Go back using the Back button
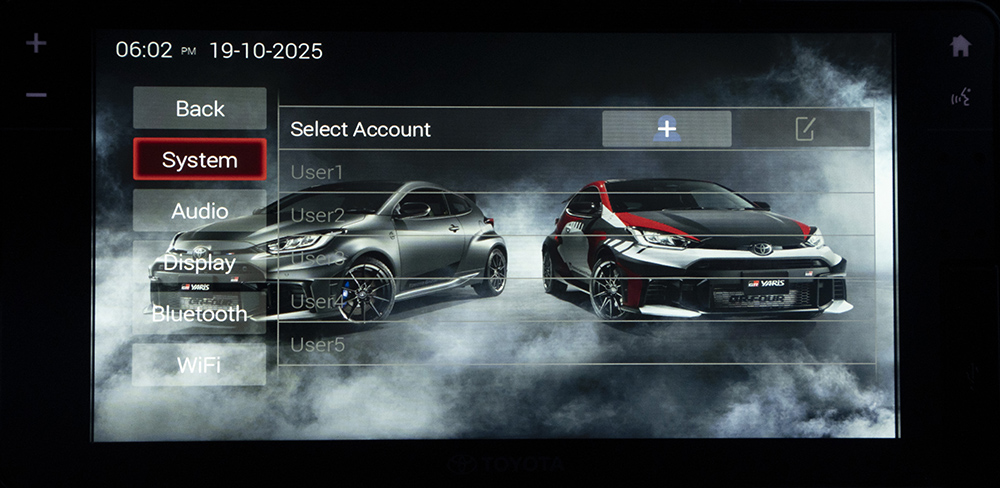The width and height of the screenshot is (1000, 488). tap(200, 108)
